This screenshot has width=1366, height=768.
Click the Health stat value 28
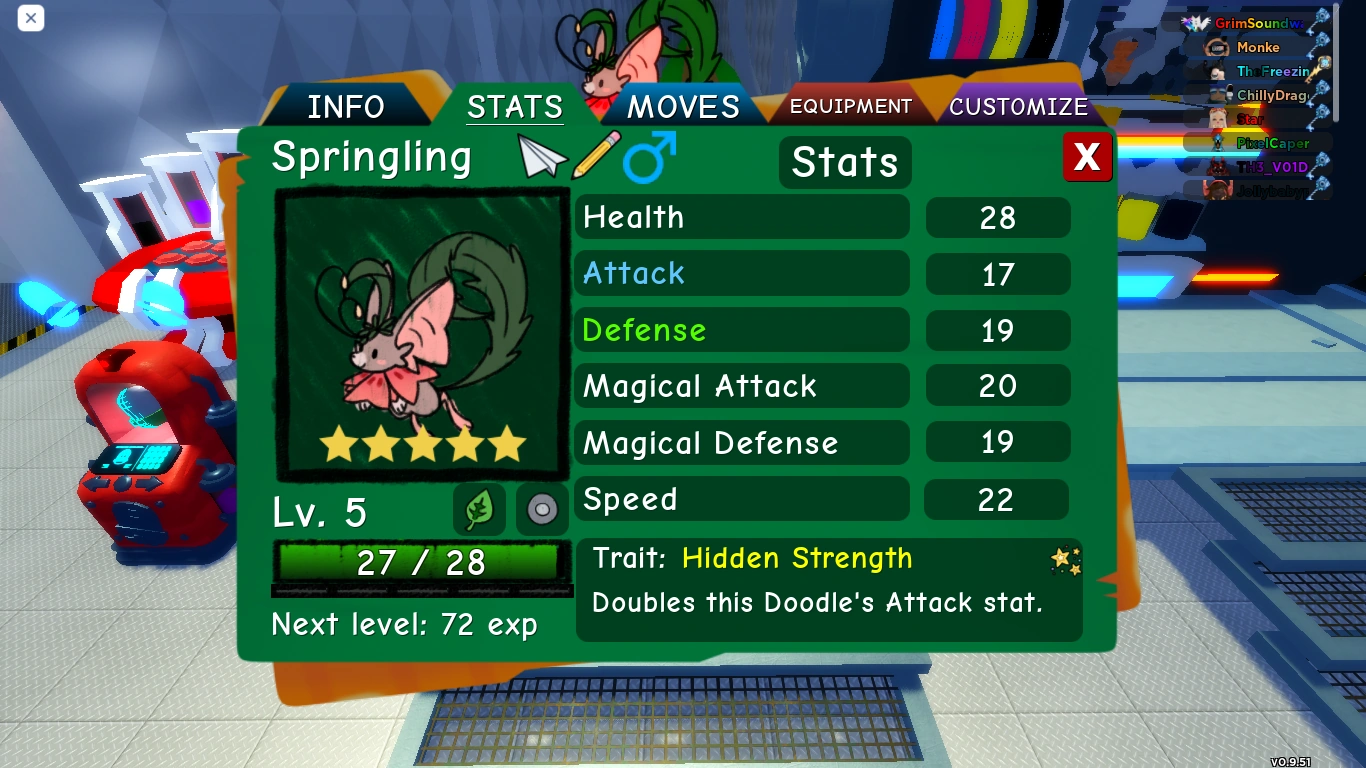997,217
